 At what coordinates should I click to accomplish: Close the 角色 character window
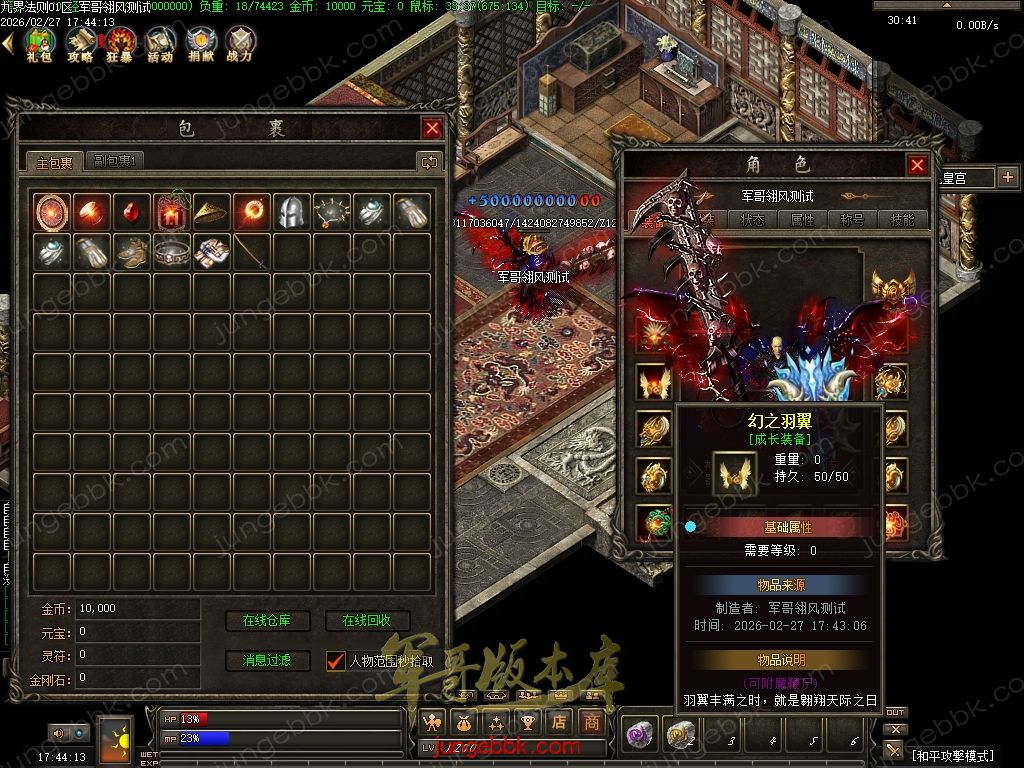917,165
